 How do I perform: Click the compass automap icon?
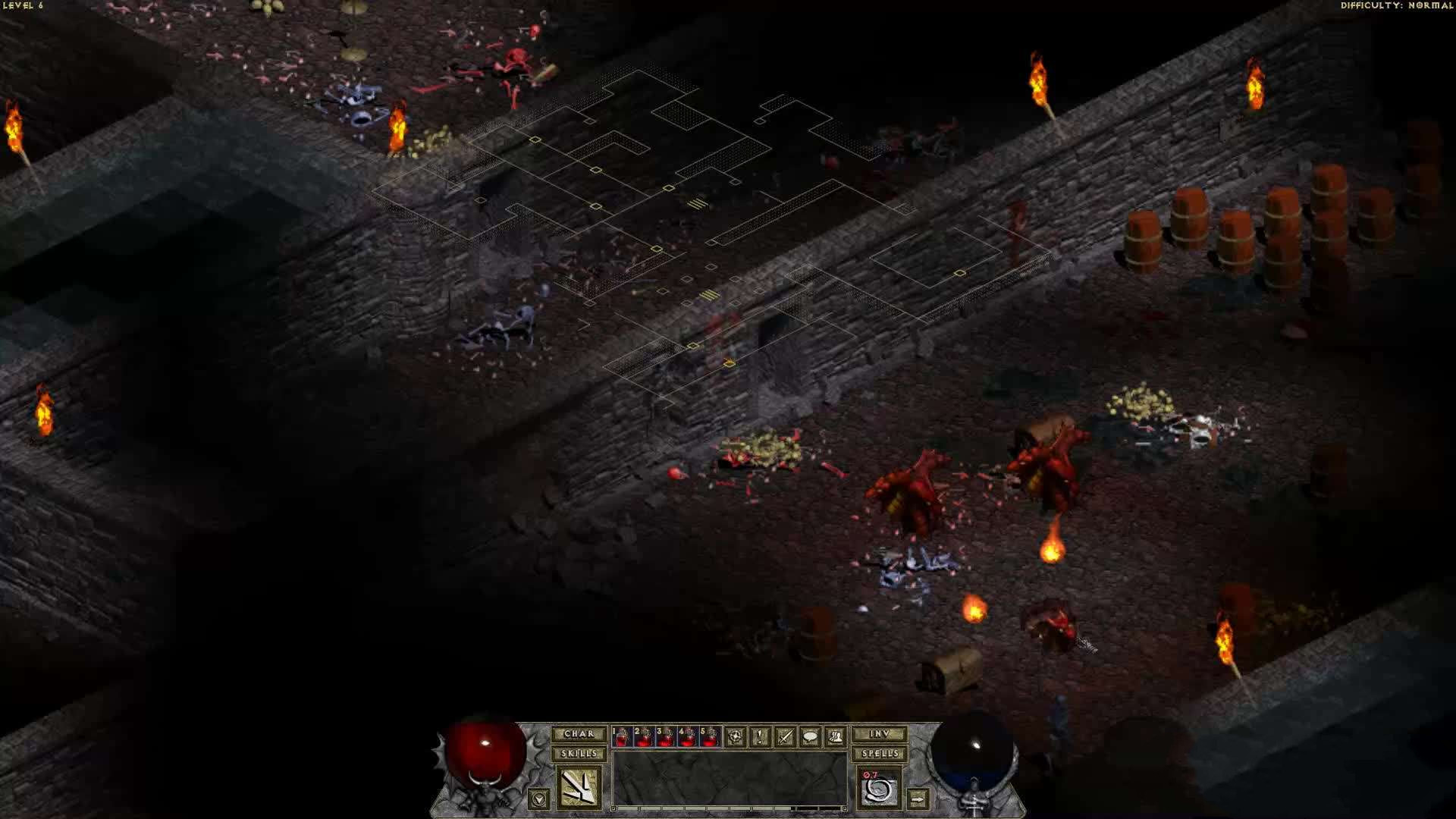[x=735, y=736]
